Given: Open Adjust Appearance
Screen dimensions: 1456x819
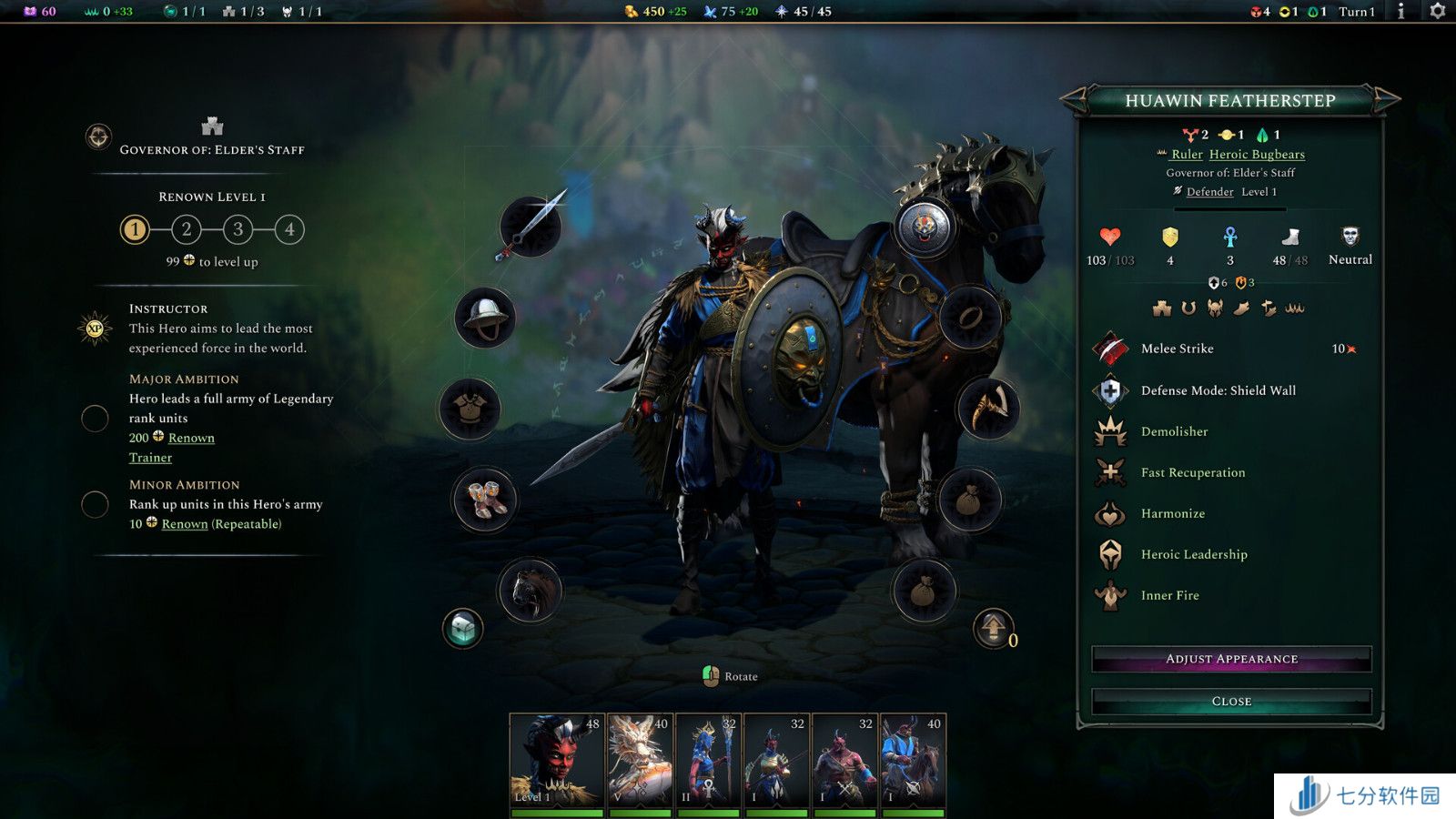Looking at the screenshot, I should click(x=1231, y=659).
